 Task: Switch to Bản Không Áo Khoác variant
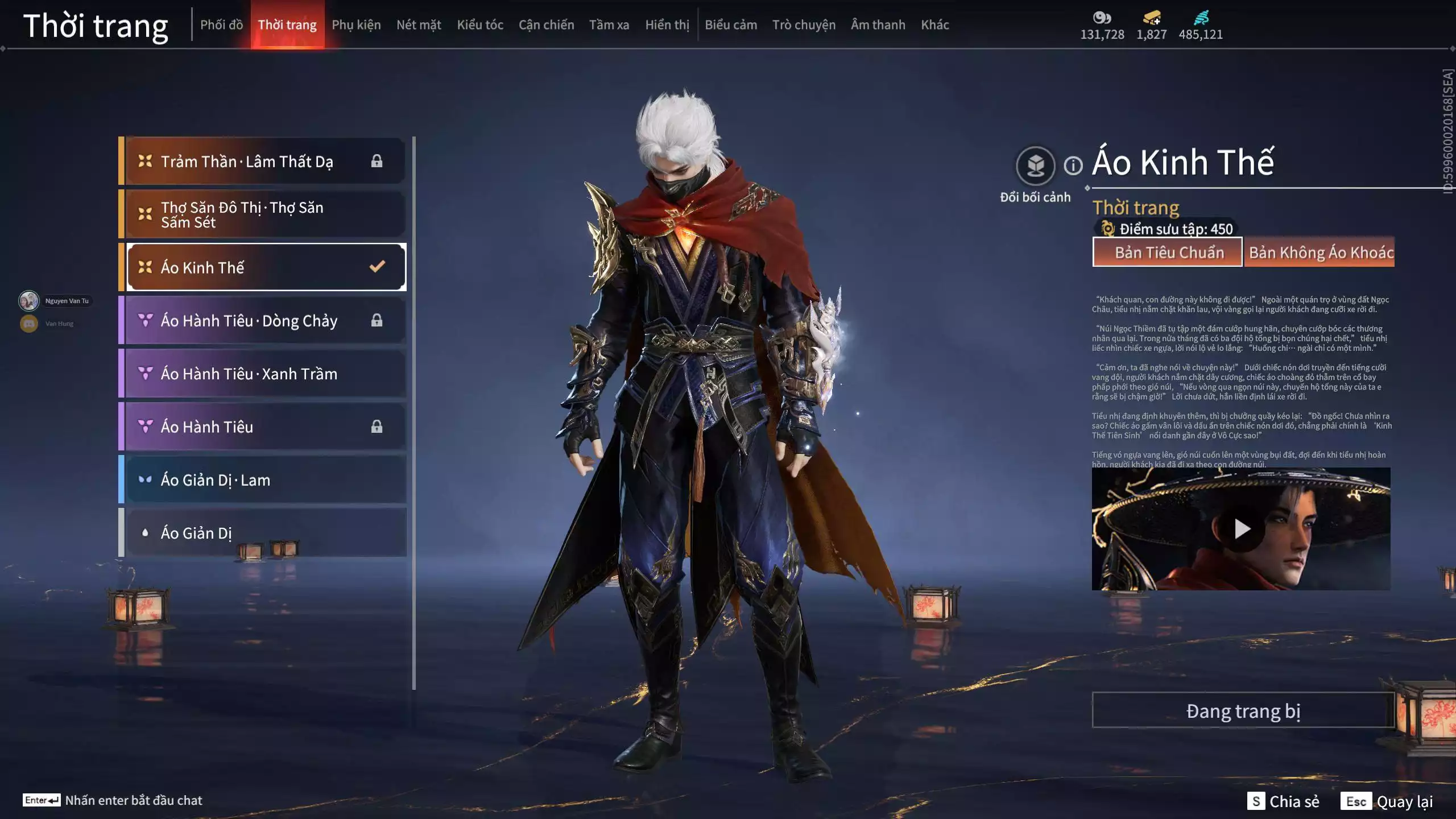point(1319,253)
